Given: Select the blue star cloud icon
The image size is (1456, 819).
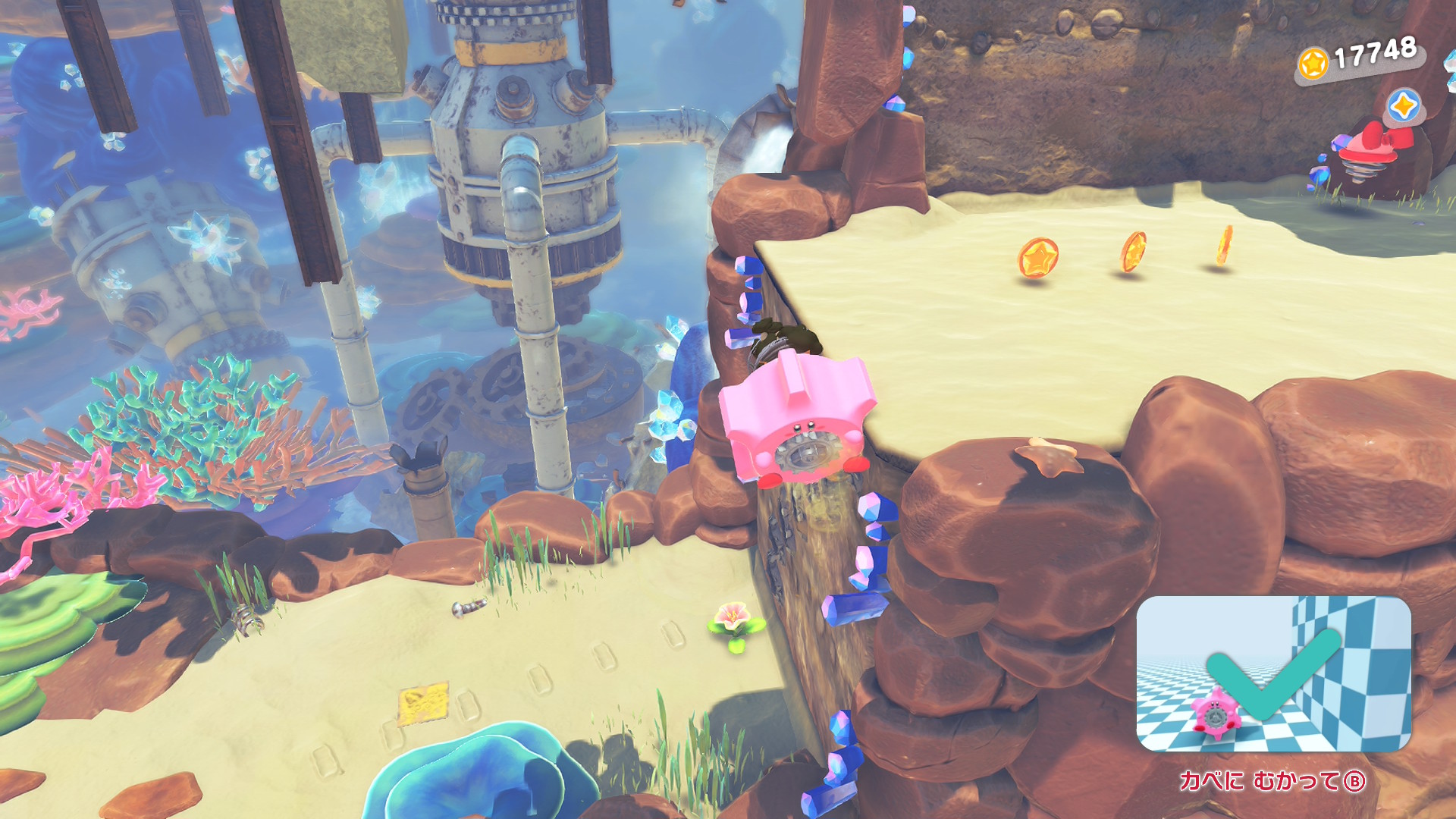Looking at the screenshot, I should (1403, 107).
